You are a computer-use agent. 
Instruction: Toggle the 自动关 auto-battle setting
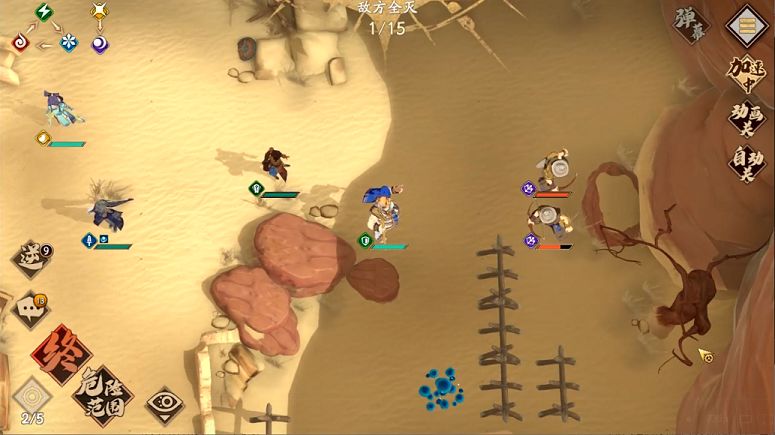(748, 163)
